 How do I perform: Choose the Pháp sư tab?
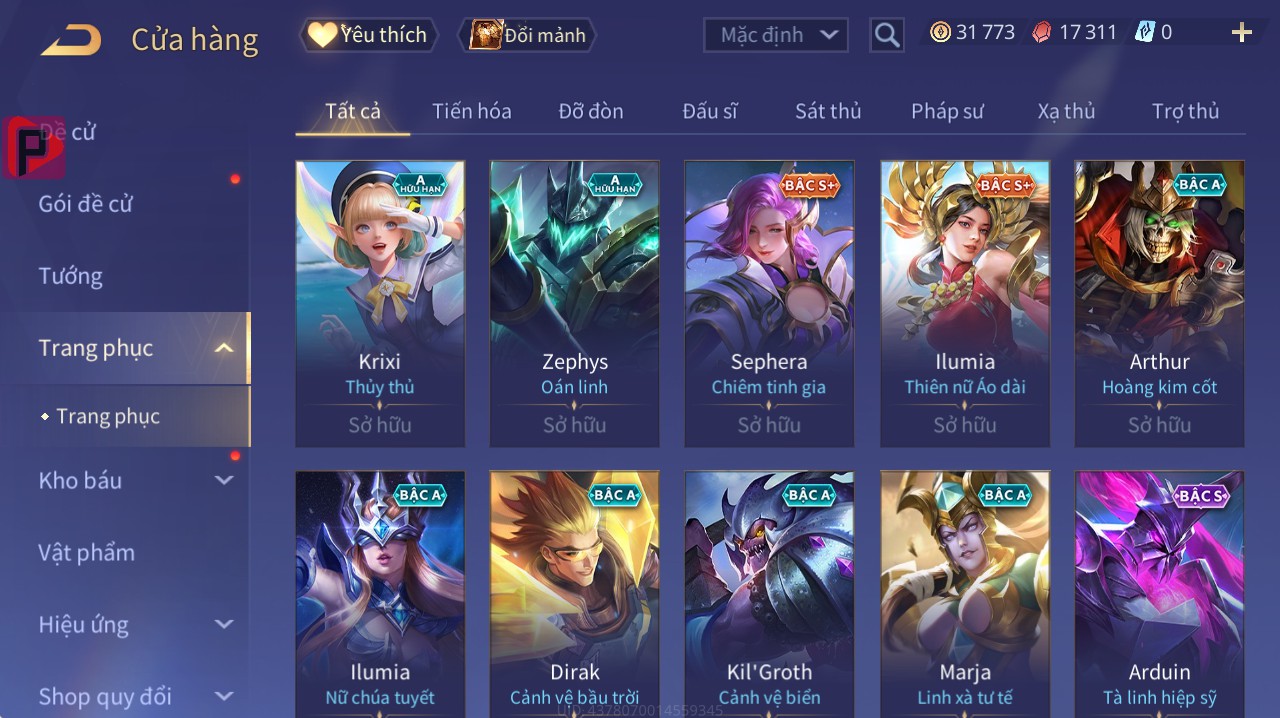coord(947,111)
